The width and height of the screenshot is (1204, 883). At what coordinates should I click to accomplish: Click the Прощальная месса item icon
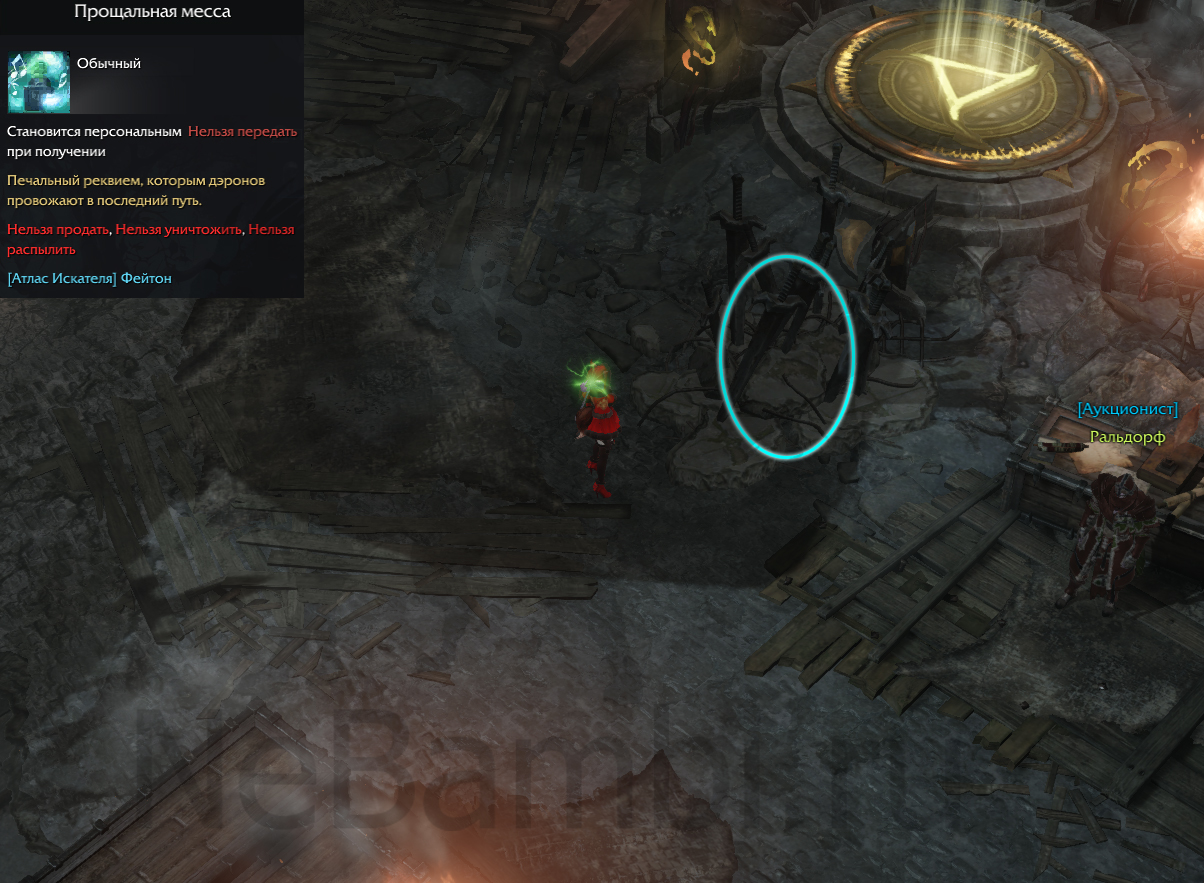pyautogui.click(x=39, y=82)
